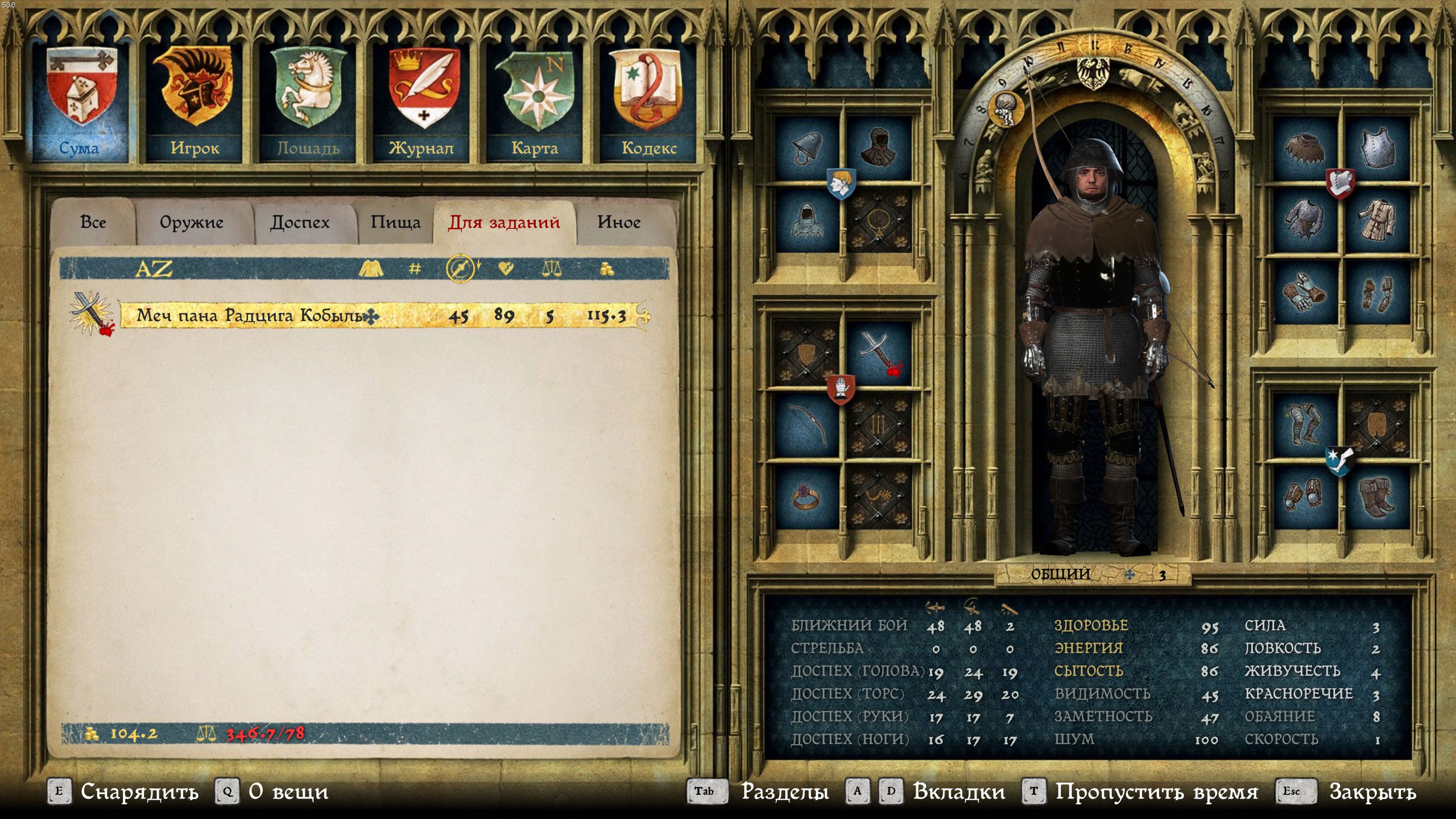Open the Доспех armor tab

[x=300, y=222]
